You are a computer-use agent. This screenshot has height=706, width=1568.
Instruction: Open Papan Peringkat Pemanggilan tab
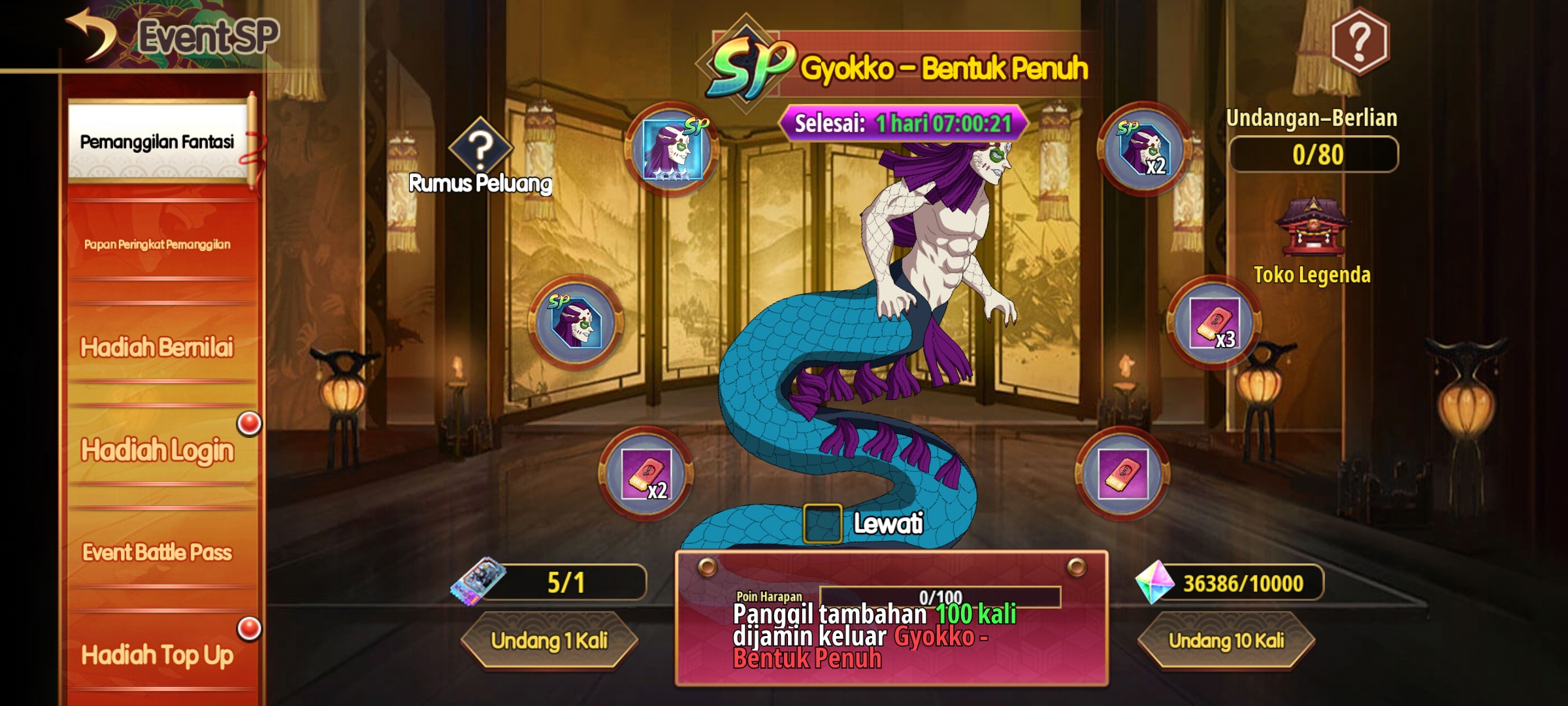(157, 244)
